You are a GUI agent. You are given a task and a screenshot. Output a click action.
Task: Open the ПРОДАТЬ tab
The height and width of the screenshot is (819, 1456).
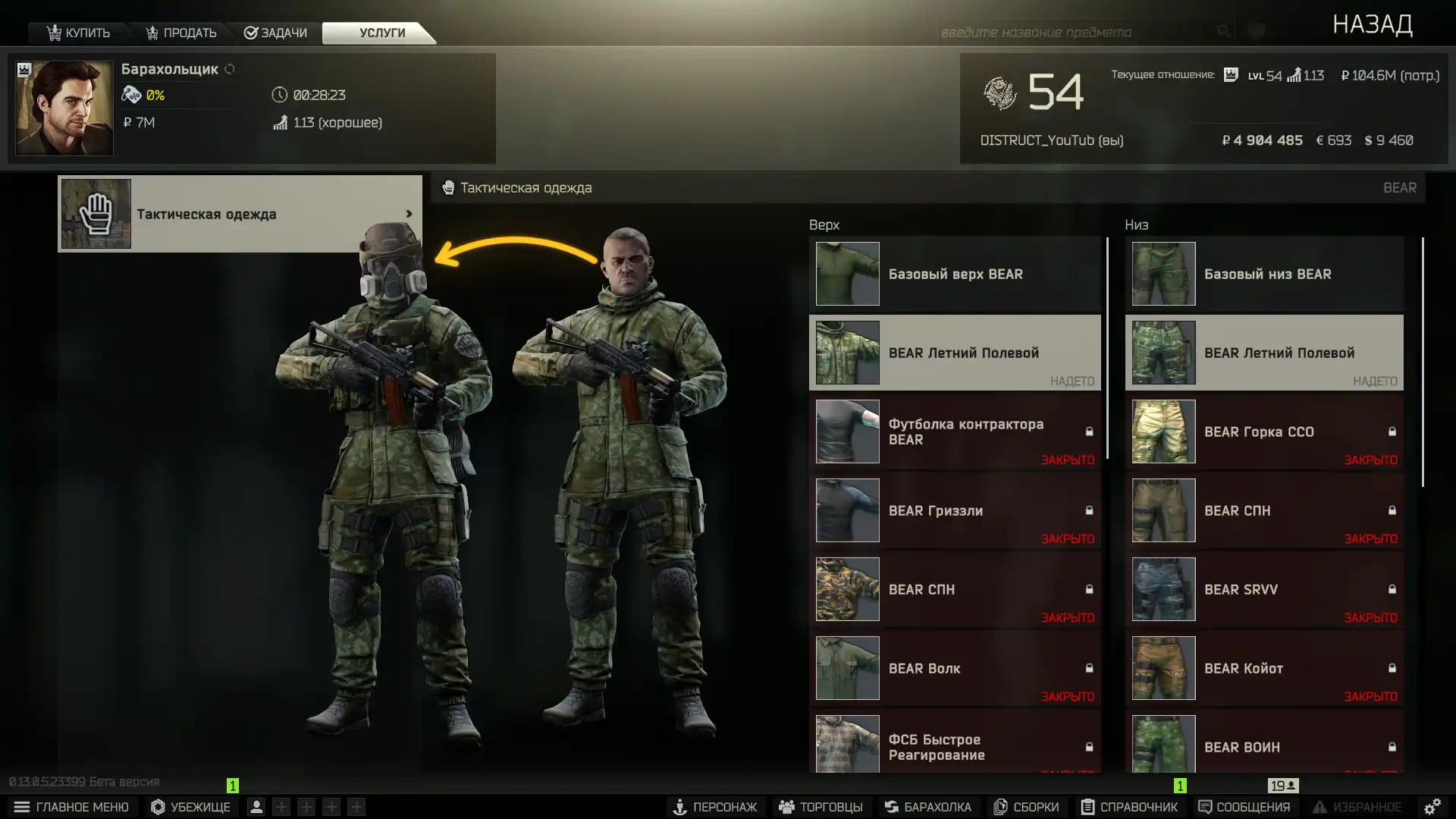(181, 33)
